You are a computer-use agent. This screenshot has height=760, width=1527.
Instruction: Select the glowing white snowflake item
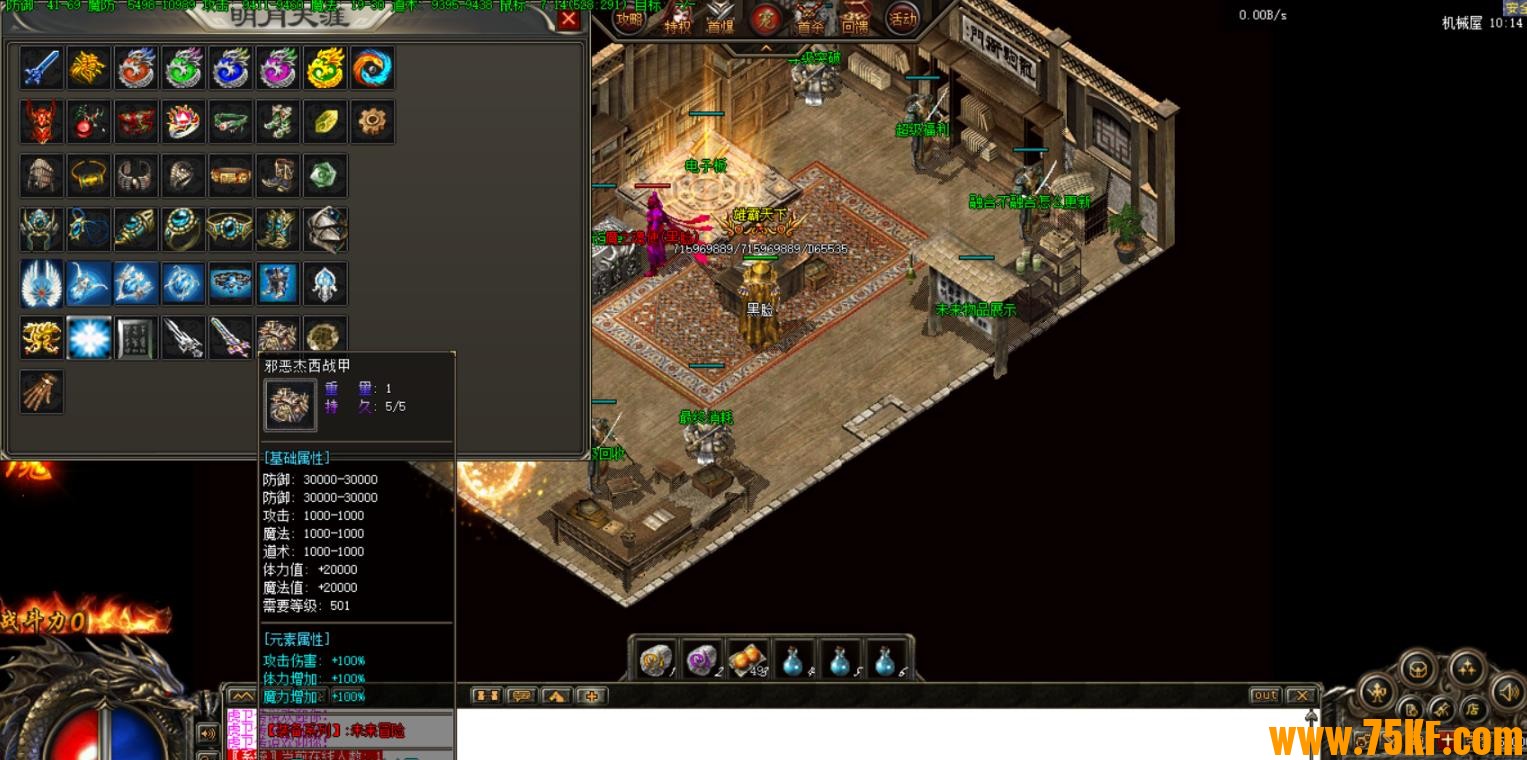89,338
